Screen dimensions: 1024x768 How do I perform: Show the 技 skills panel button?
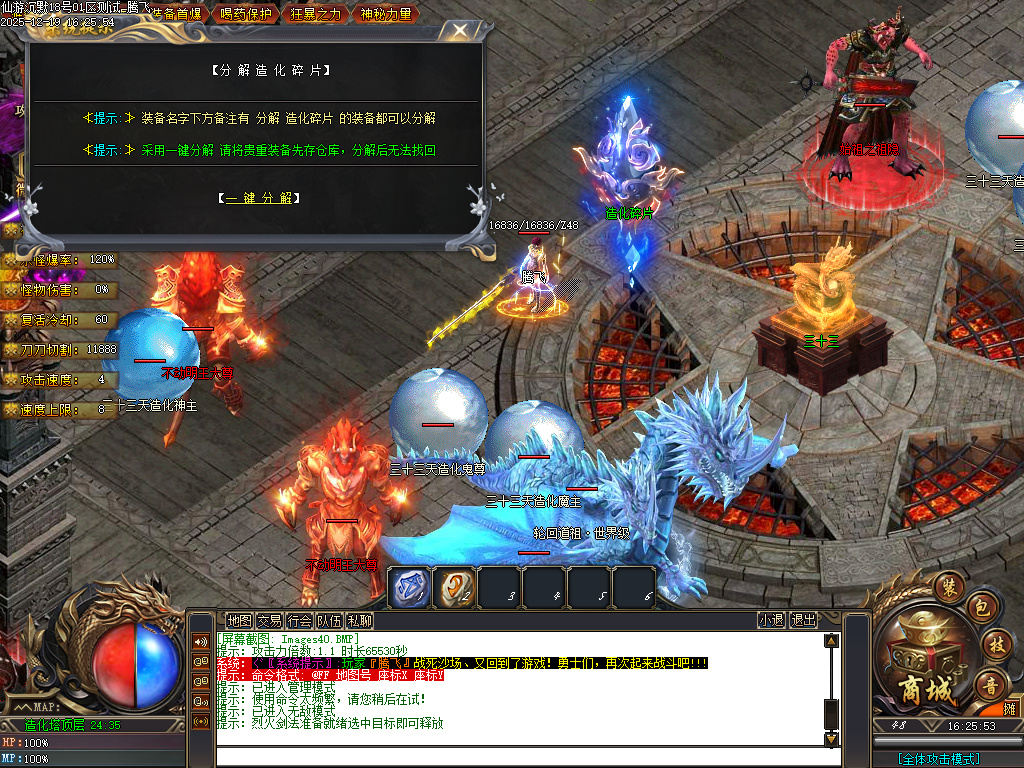click(994, 645)
